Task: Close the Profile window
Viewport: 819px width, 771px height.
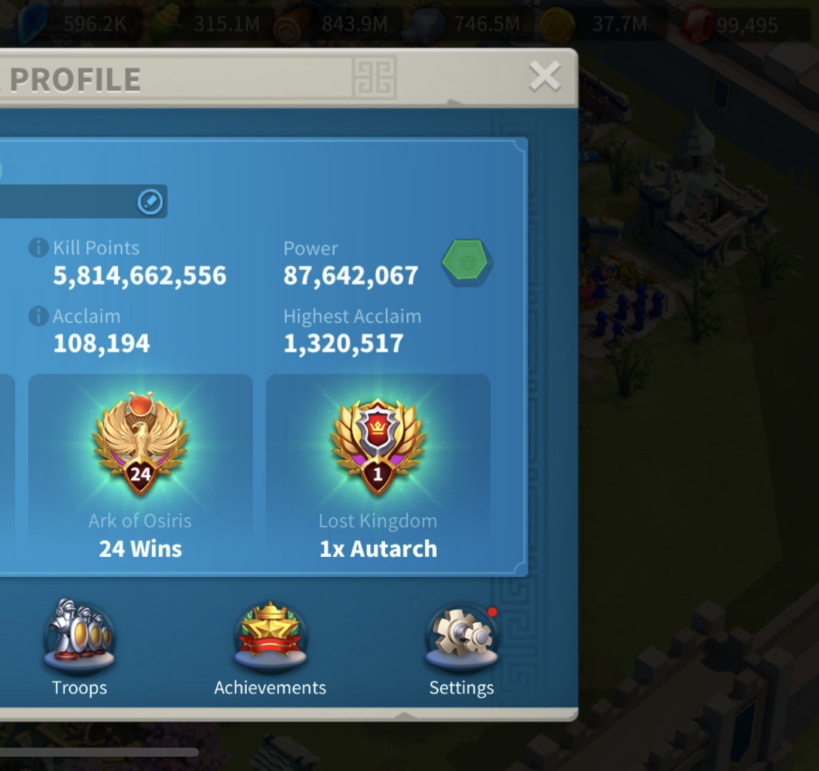Action: pyautogui.click(x=545, y=76)
